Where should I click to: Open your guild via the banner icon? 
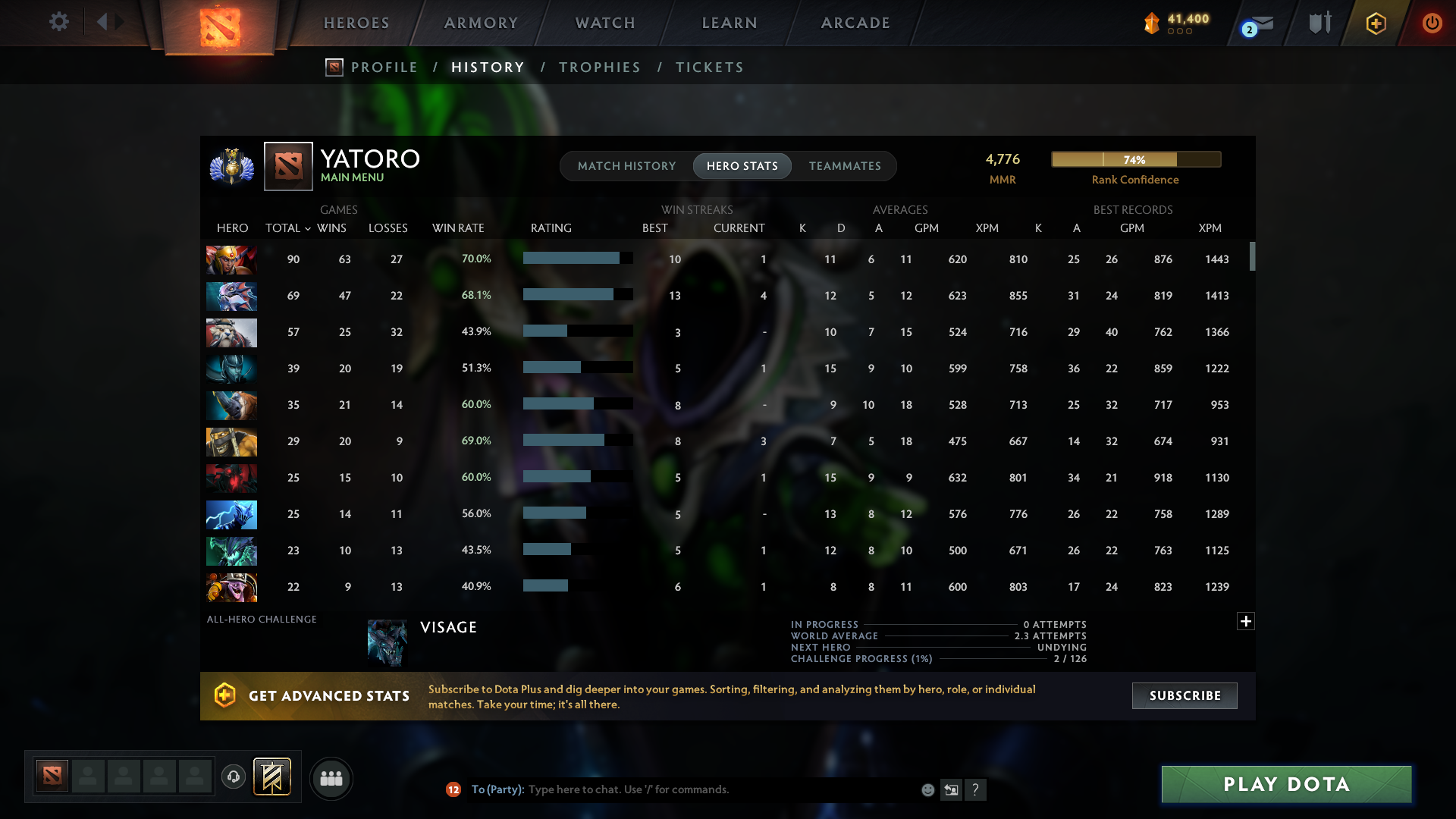click(270, 777)
